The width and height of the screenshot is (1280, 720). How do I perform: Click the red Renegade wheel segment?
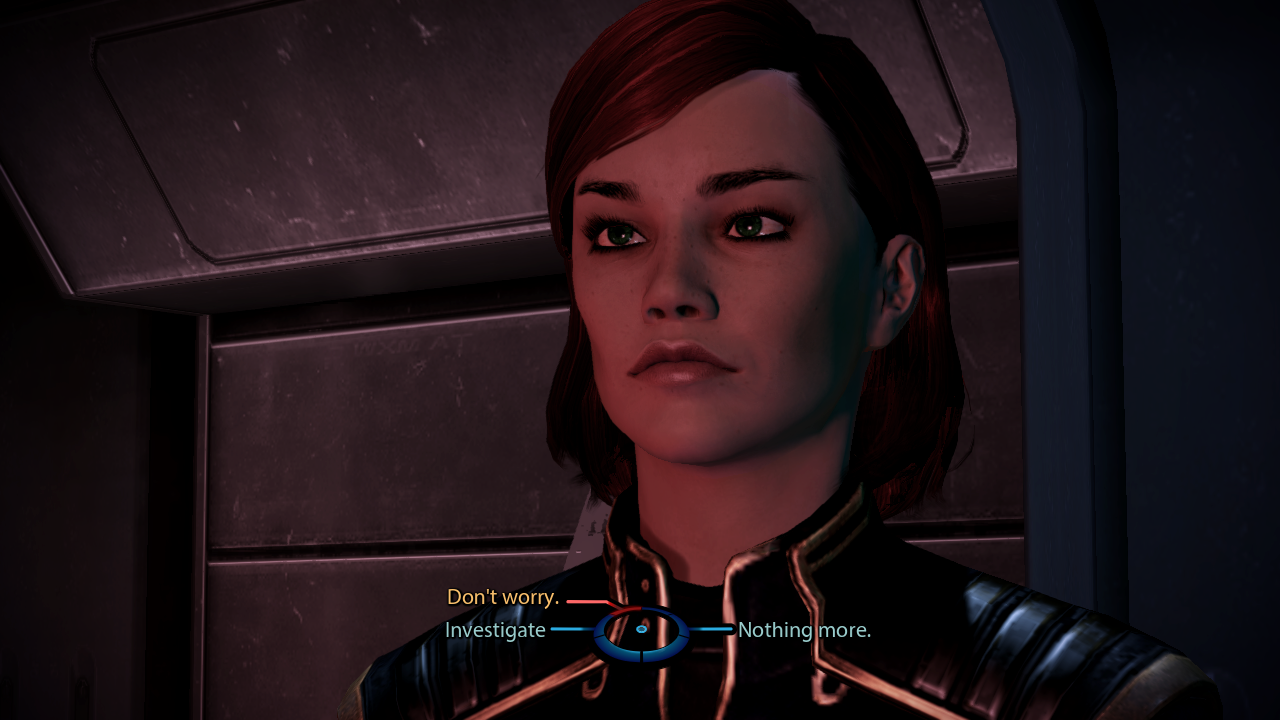627,609
